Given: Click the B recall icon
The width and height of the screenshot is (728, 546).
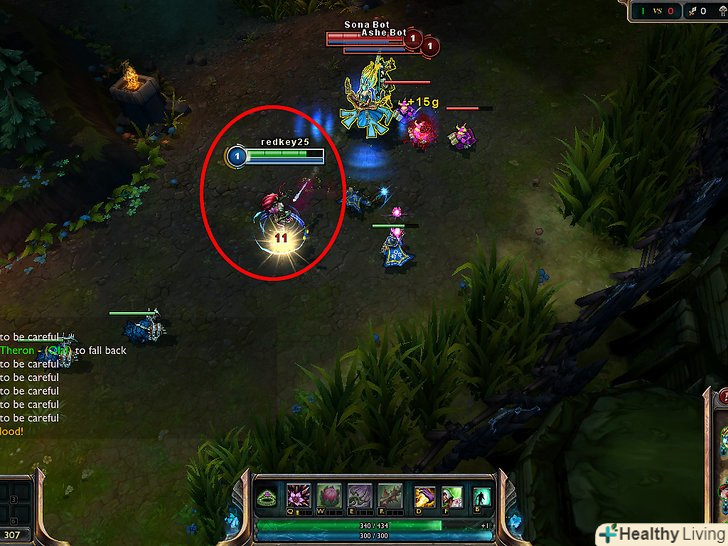Looking at the screenshot, I should tap(482, 496).
